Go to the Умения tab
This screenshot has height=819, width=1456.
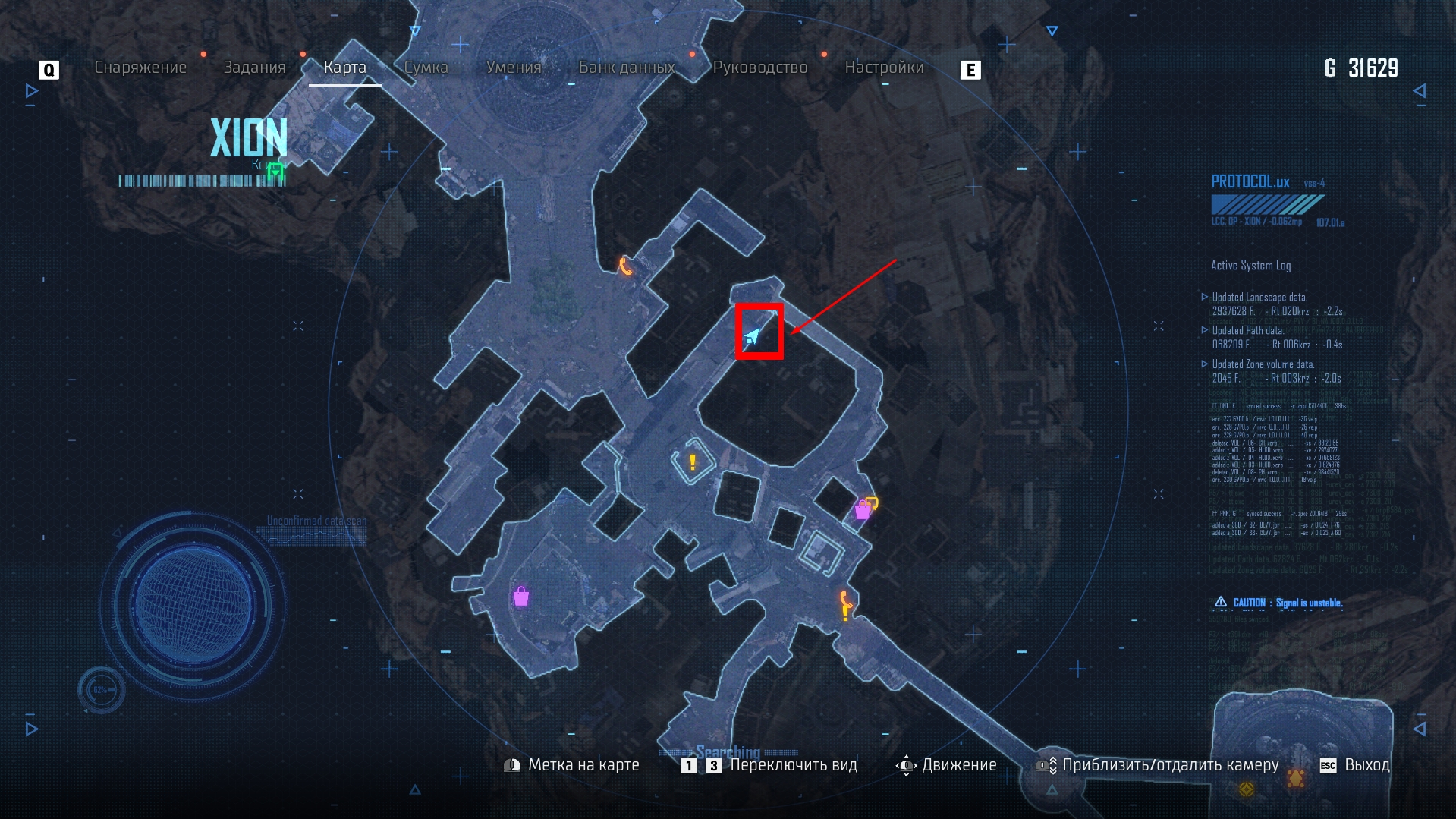click(x=514, y=68)
